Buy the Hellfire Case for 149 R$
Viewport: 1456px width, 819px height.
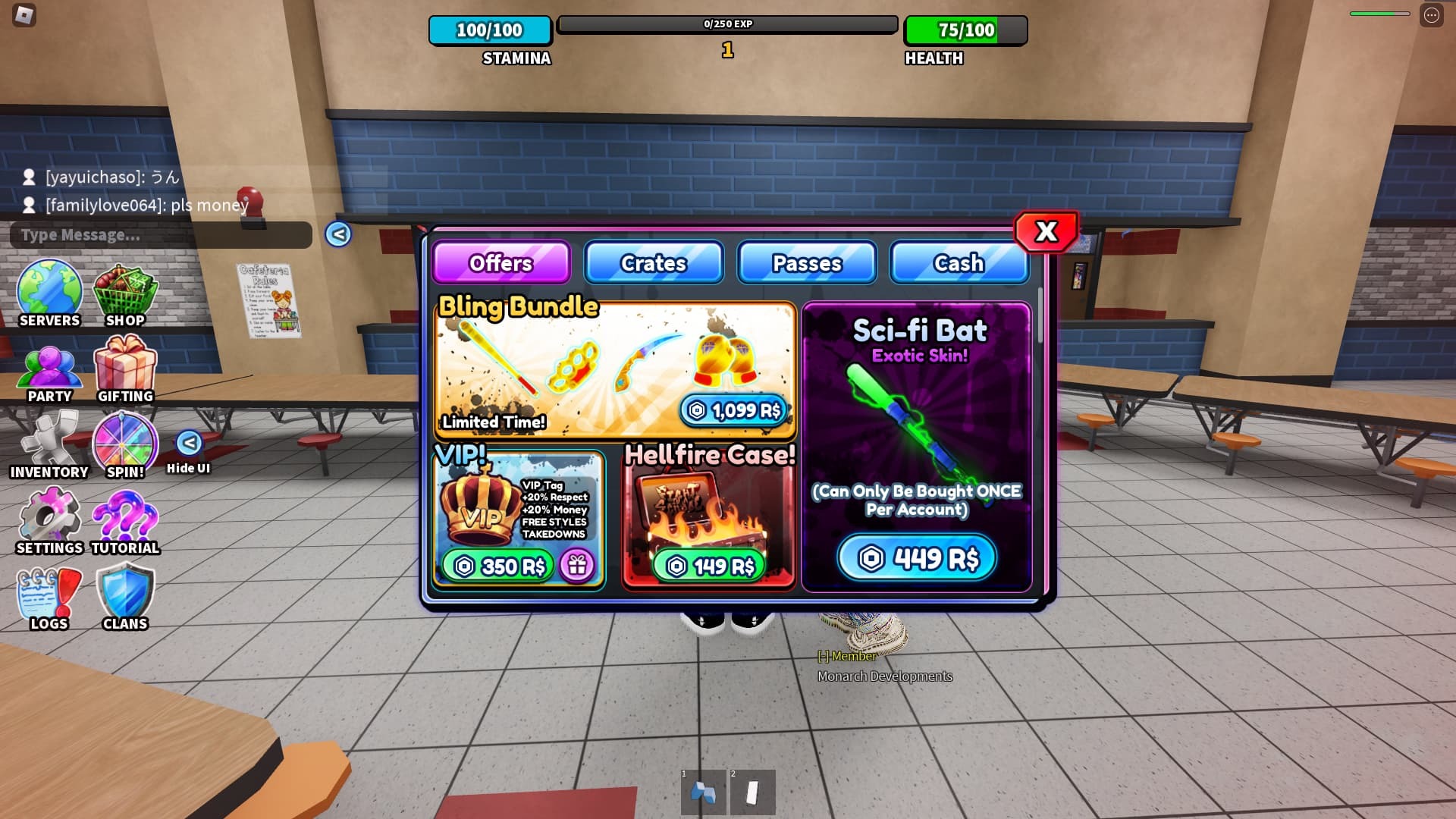pos(710,566)
